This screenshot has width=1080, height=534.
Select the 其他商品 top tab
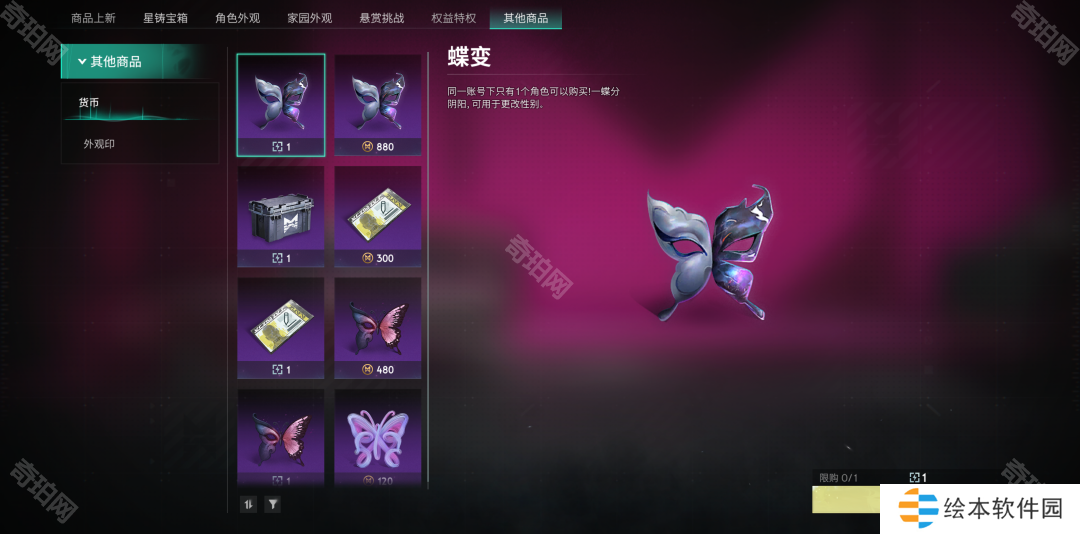tap(525, 18)
